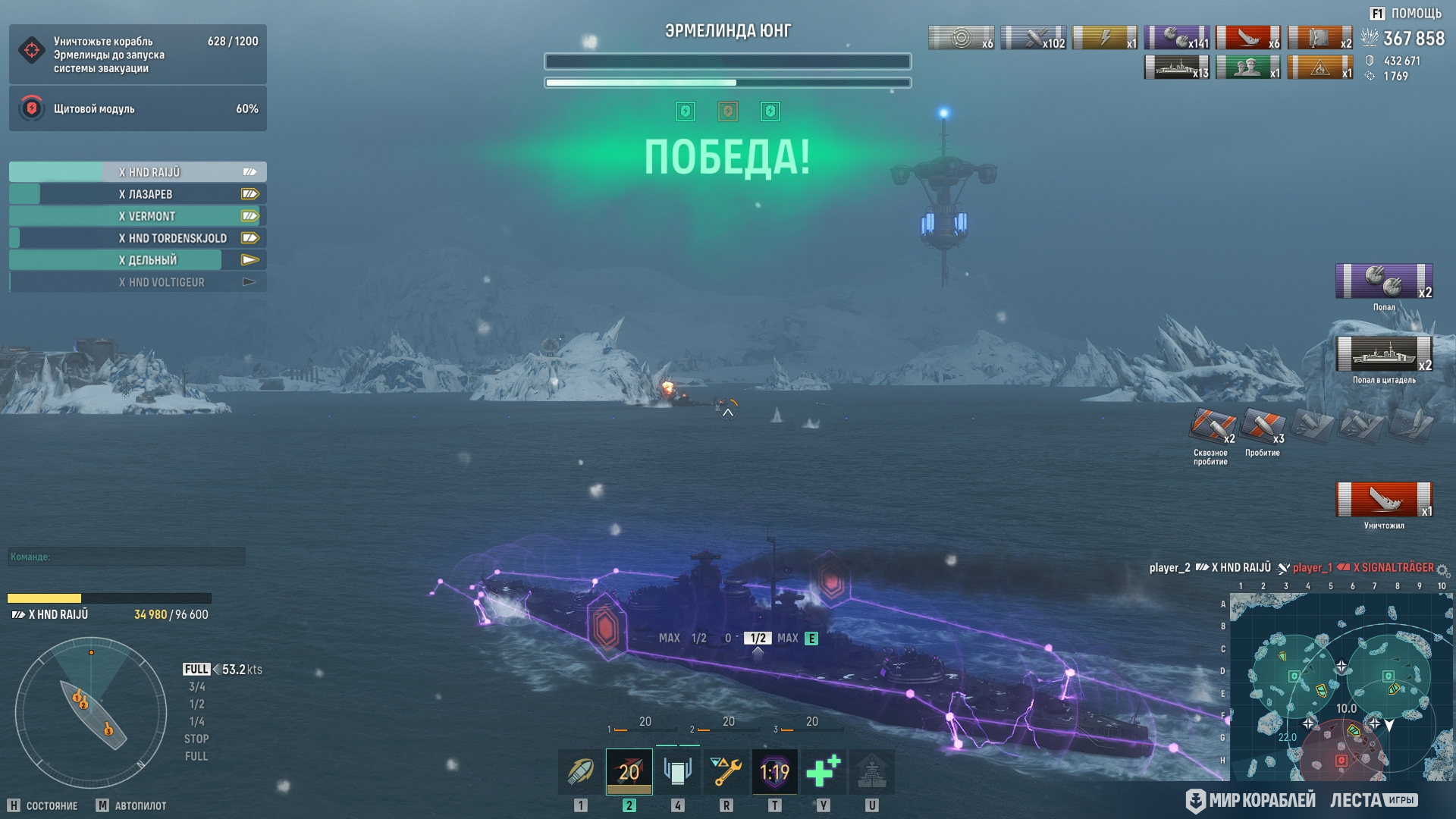1456x819 pixels.
Task: Activate the wrench Damage Control consumable
Action: point(726,772)
